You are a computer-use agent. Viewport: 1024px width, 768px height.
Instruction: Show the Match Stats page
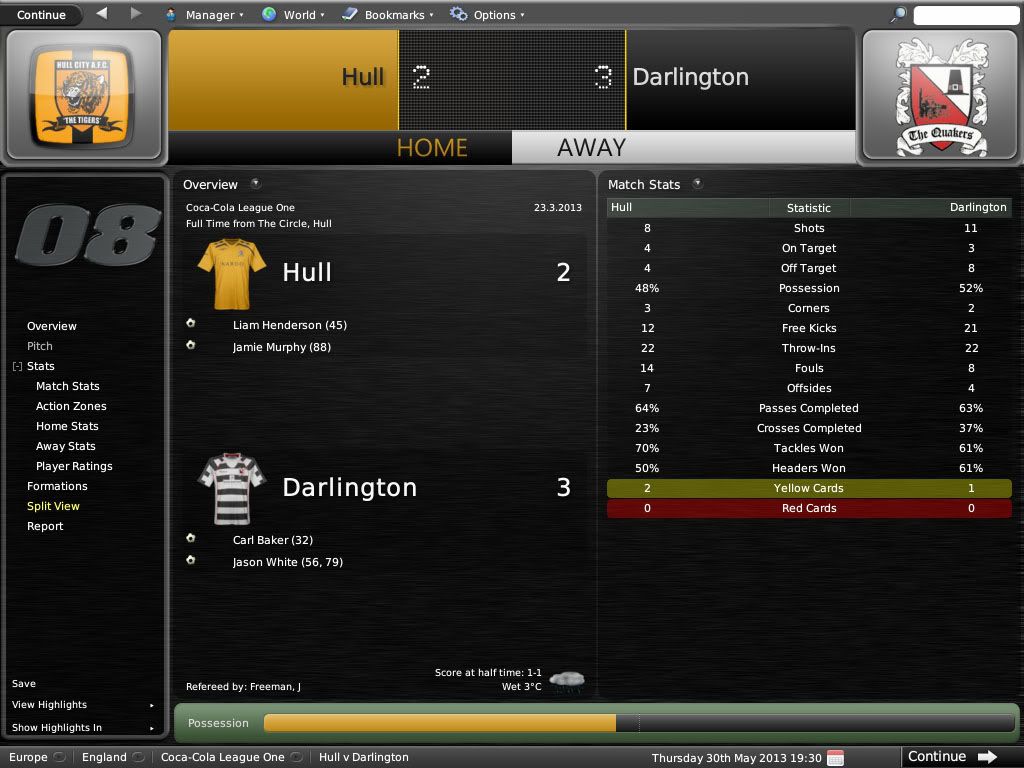pos(68,386)
